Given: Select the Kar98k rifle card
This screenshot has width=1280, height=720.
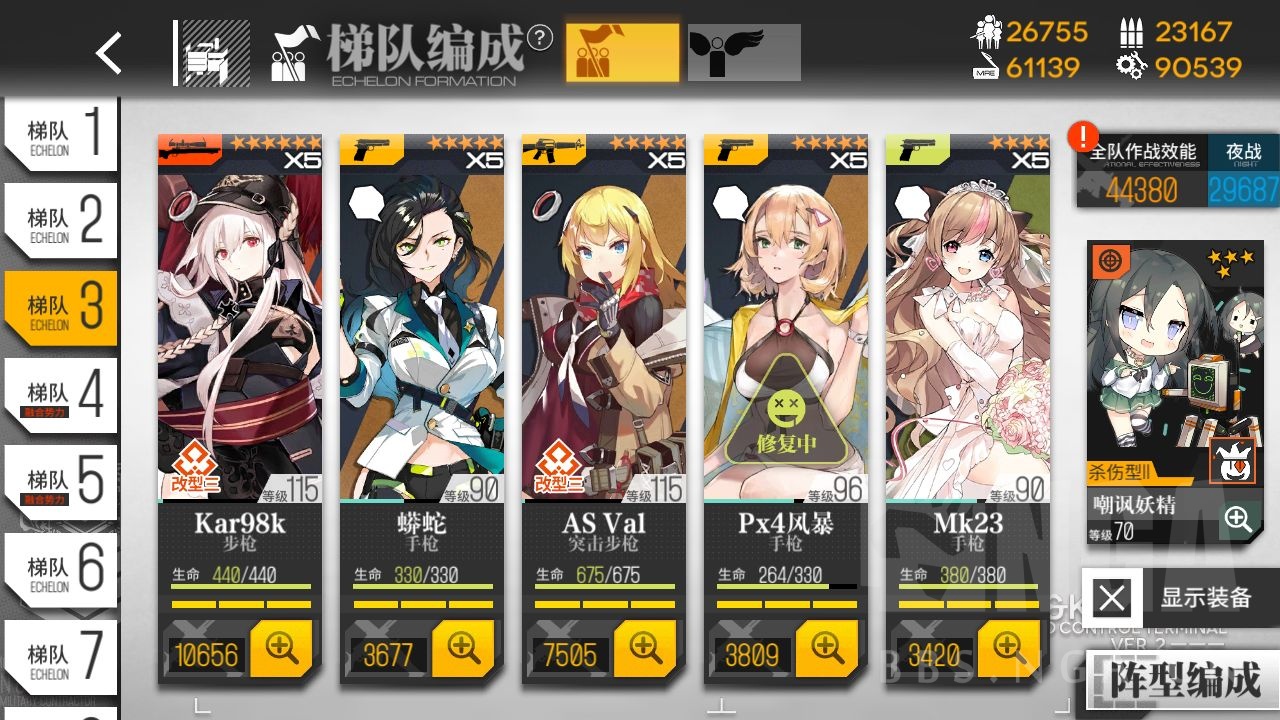Looking at the screenshot, I should click(240, 330).
